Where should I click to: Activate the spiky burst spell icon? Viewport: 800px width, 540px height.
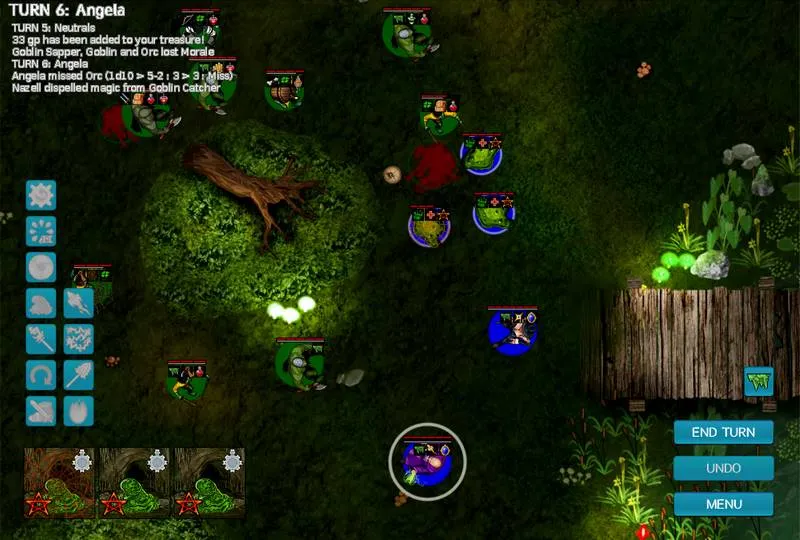pyautogui.click(x=41, y=194)
